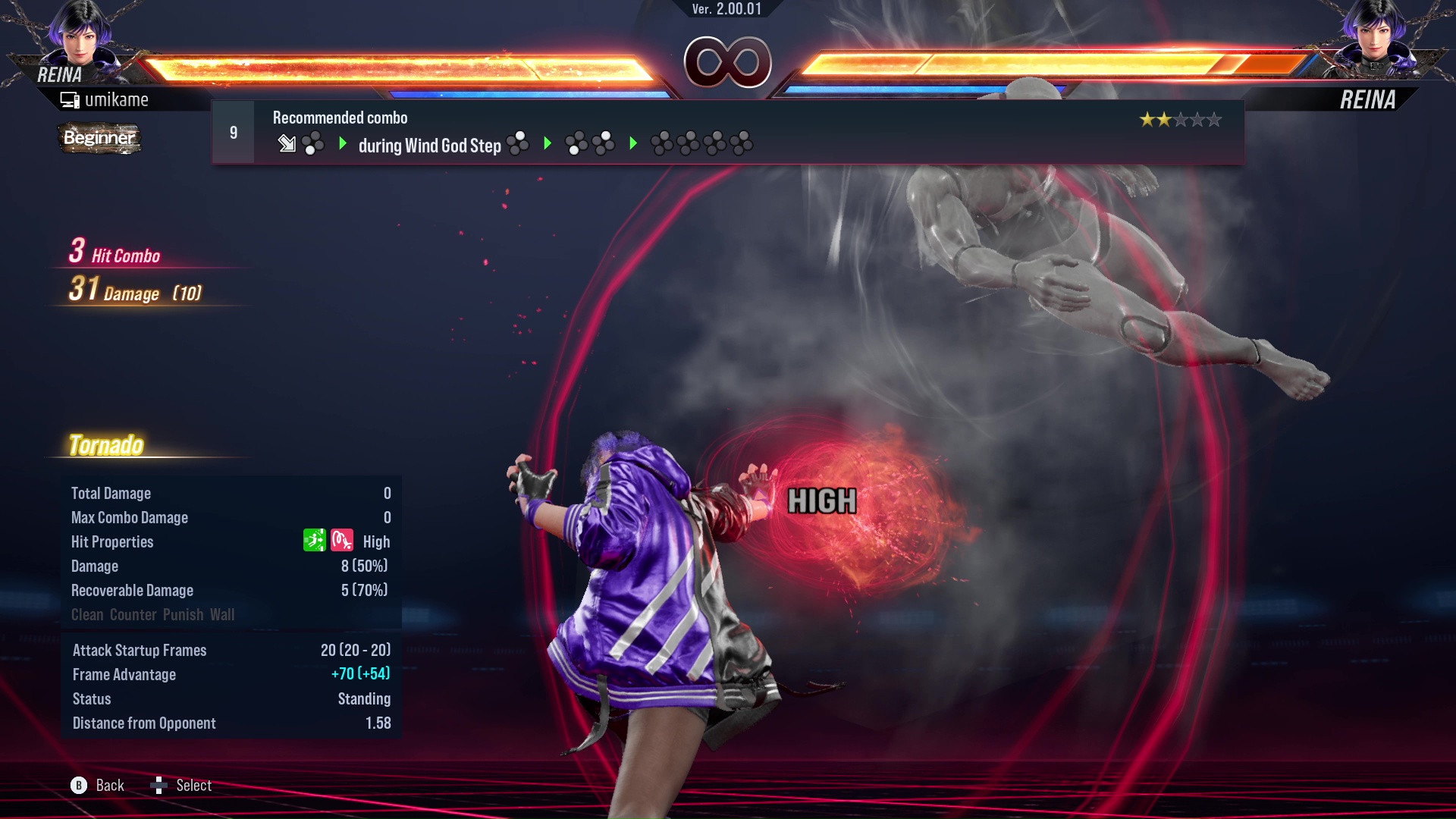Click the combo number 9 label
Image resolution: width=1456 pixels, height=819 pixels.
(233, 132)
